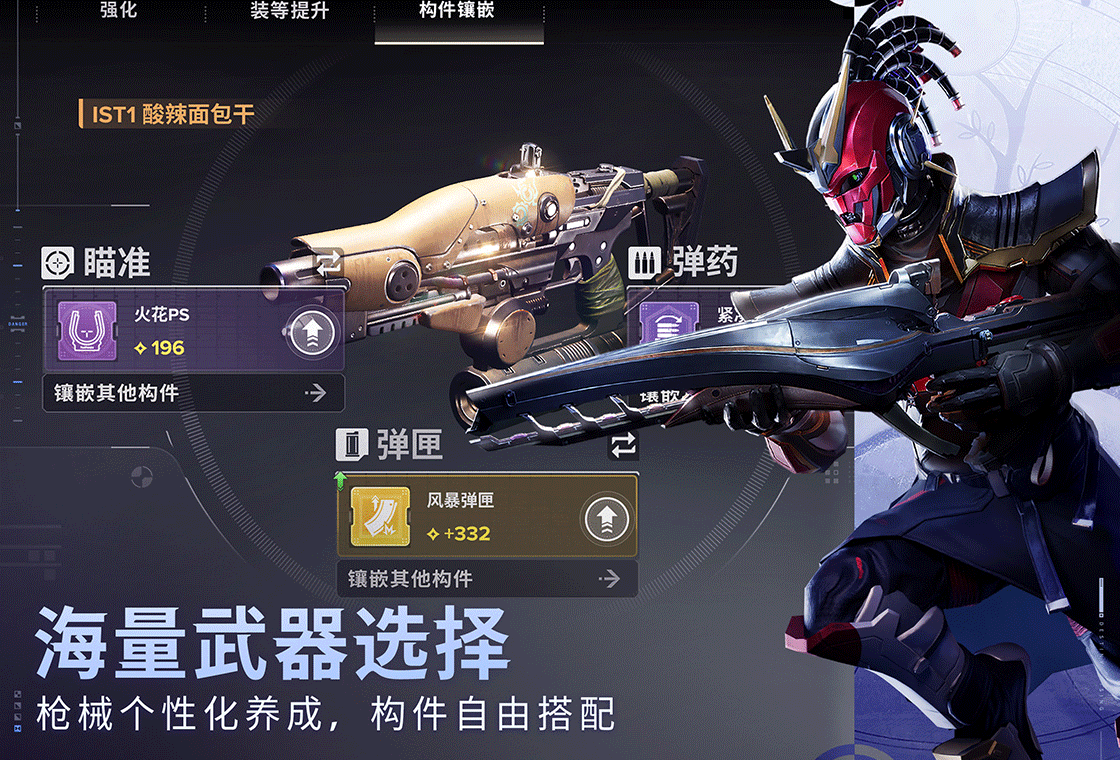Select the 构件镶嵌 tab
Image resolution: width=1120 pixels, height=760 pixels.
[x=457, y=12]
